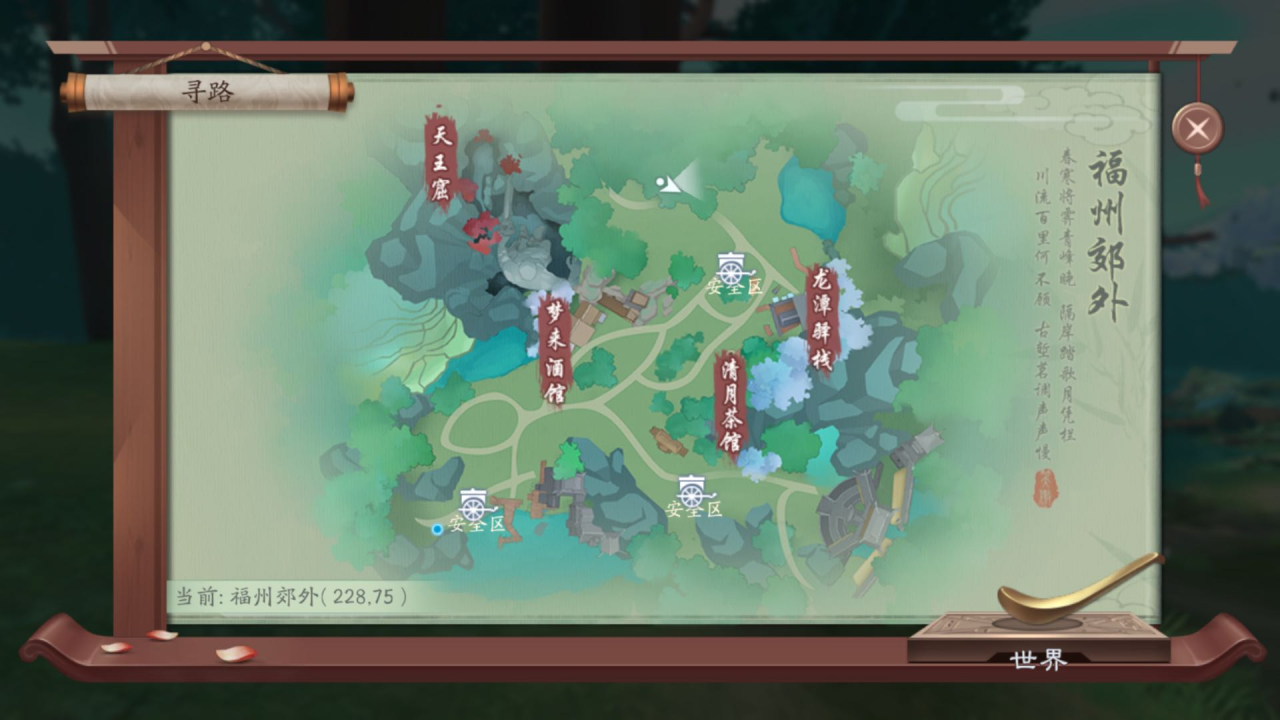
Task: Choose the 清月茶馆 map label
Action: click(731, 405)
